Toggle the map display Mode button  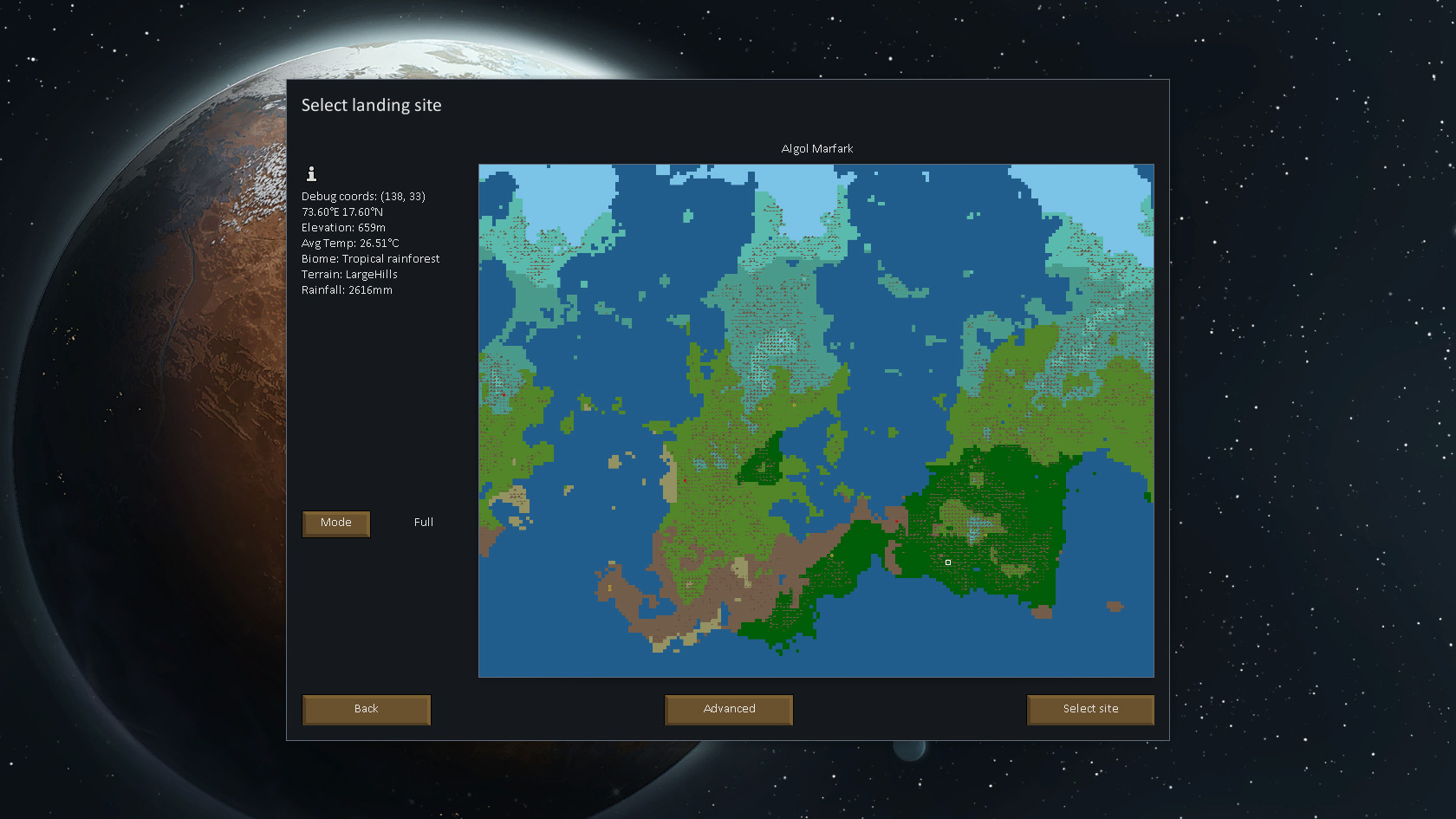(336, 523)
